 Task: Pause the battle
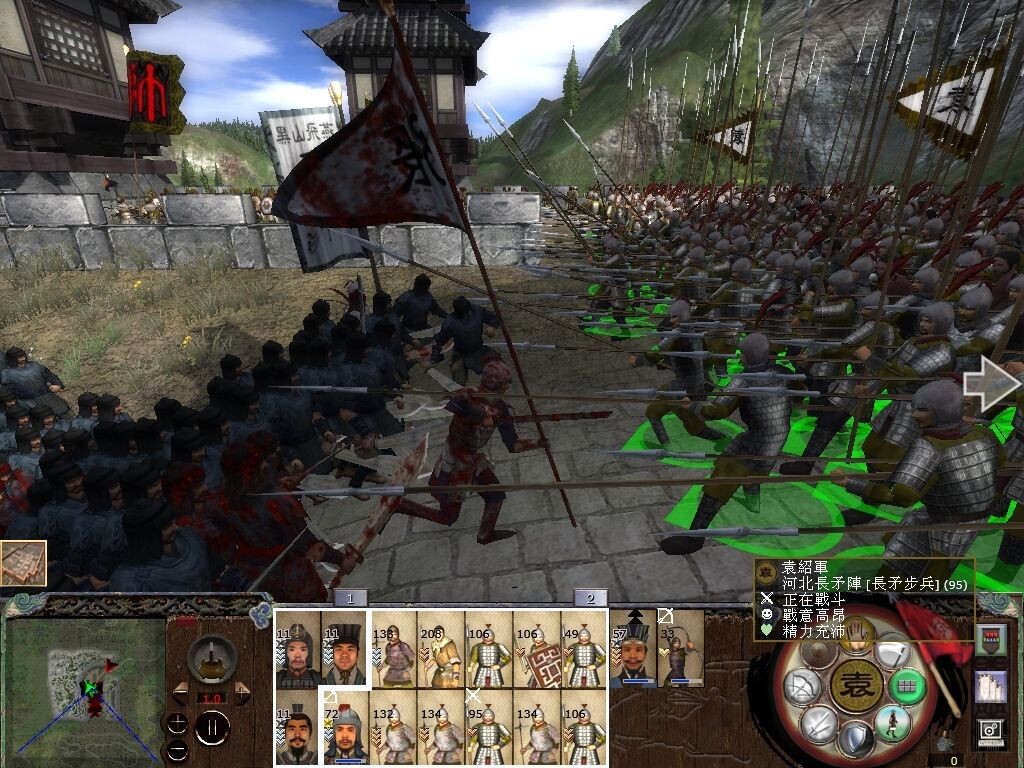point(211,727)
